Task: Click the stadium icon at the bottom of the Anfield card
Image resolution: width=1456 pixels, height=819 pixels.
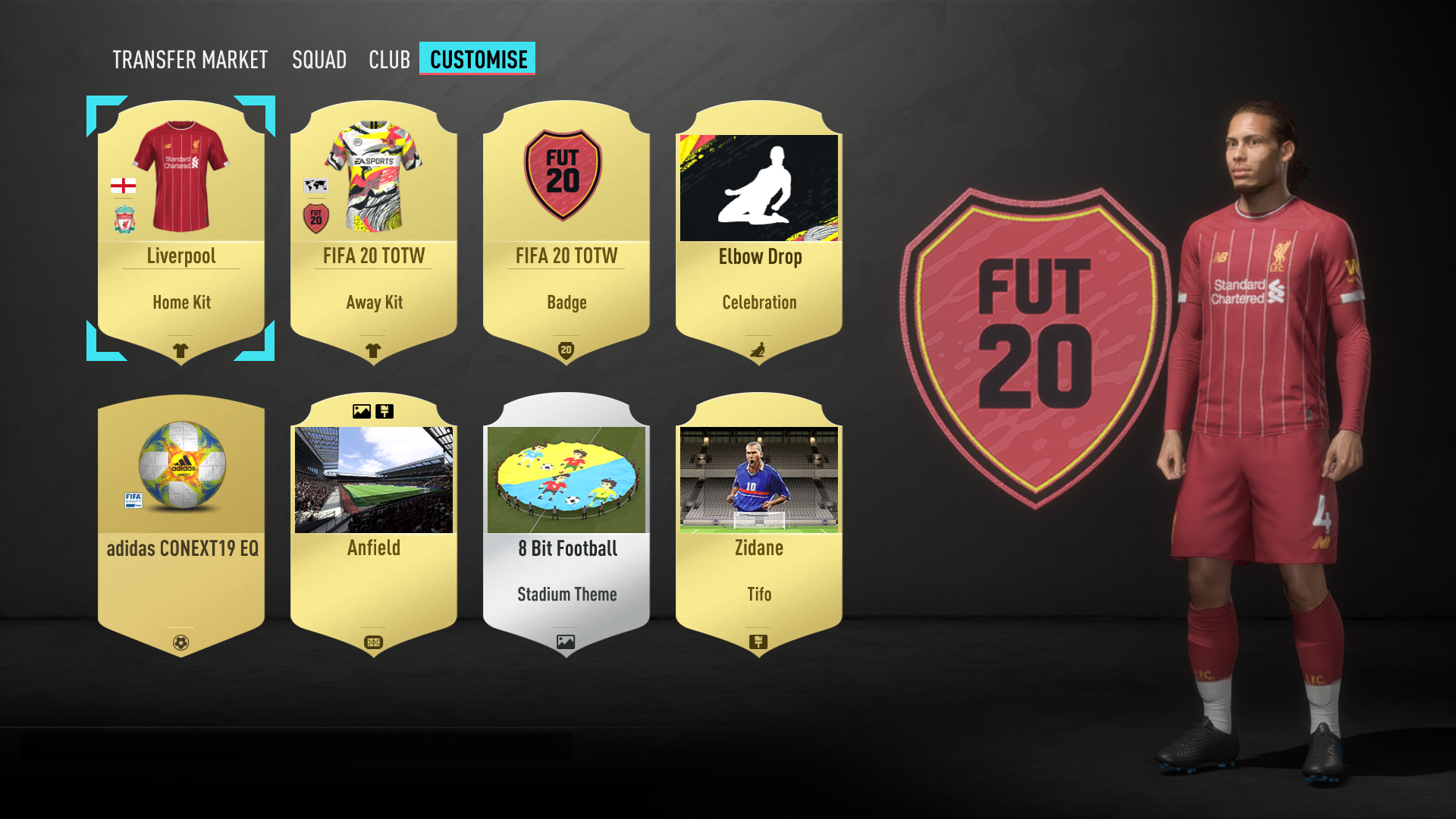Action: click(x=374, y=641)
